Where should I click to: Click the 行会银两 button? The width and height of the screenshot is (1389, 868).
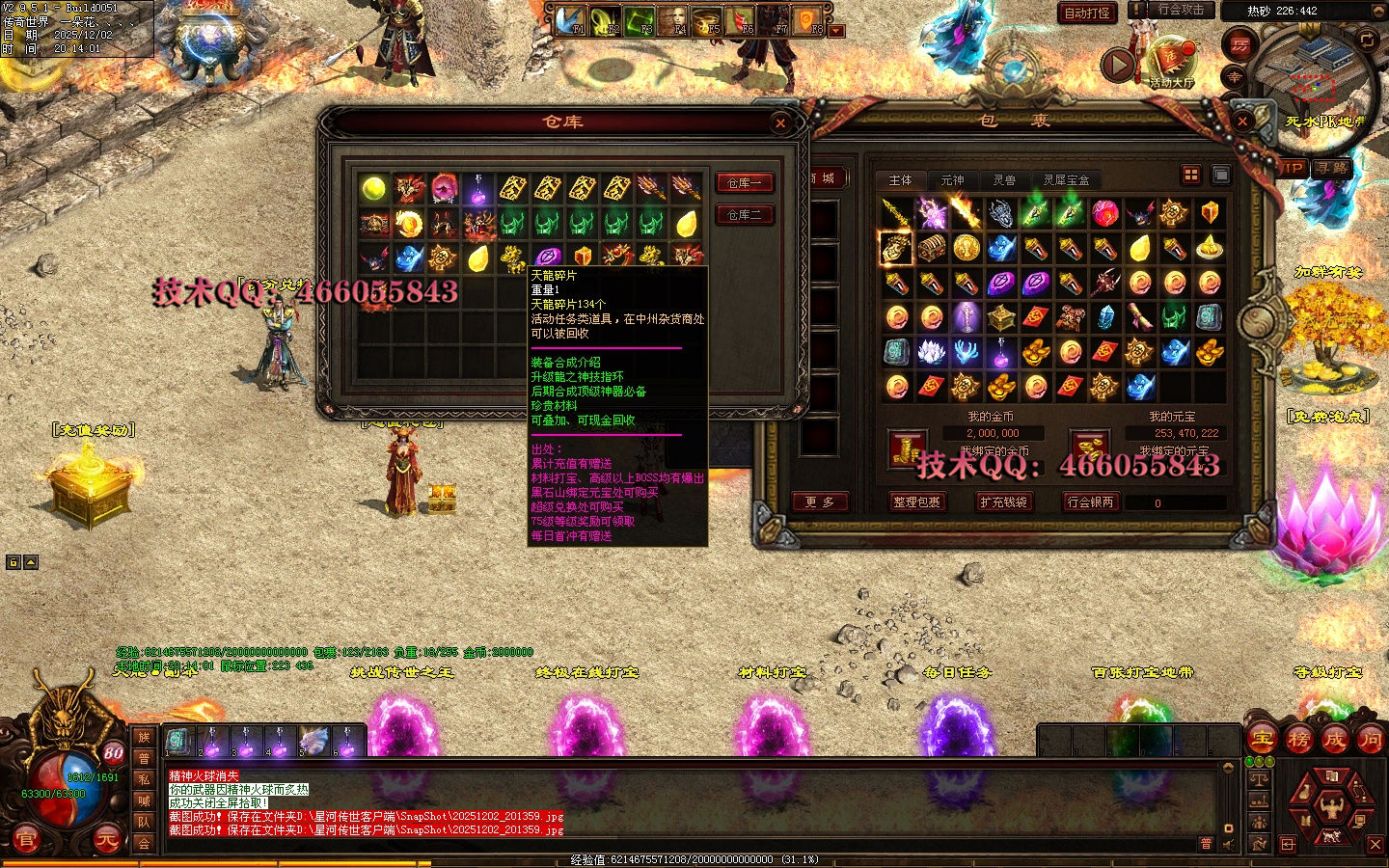(x=1090, y=502)
